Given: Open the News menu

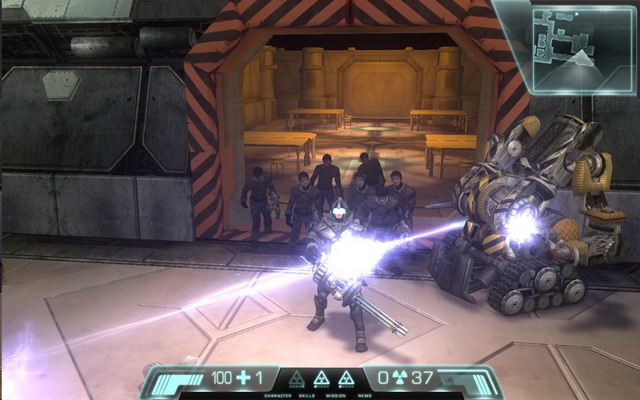Looking at the screenshot, I should [364, 396].
